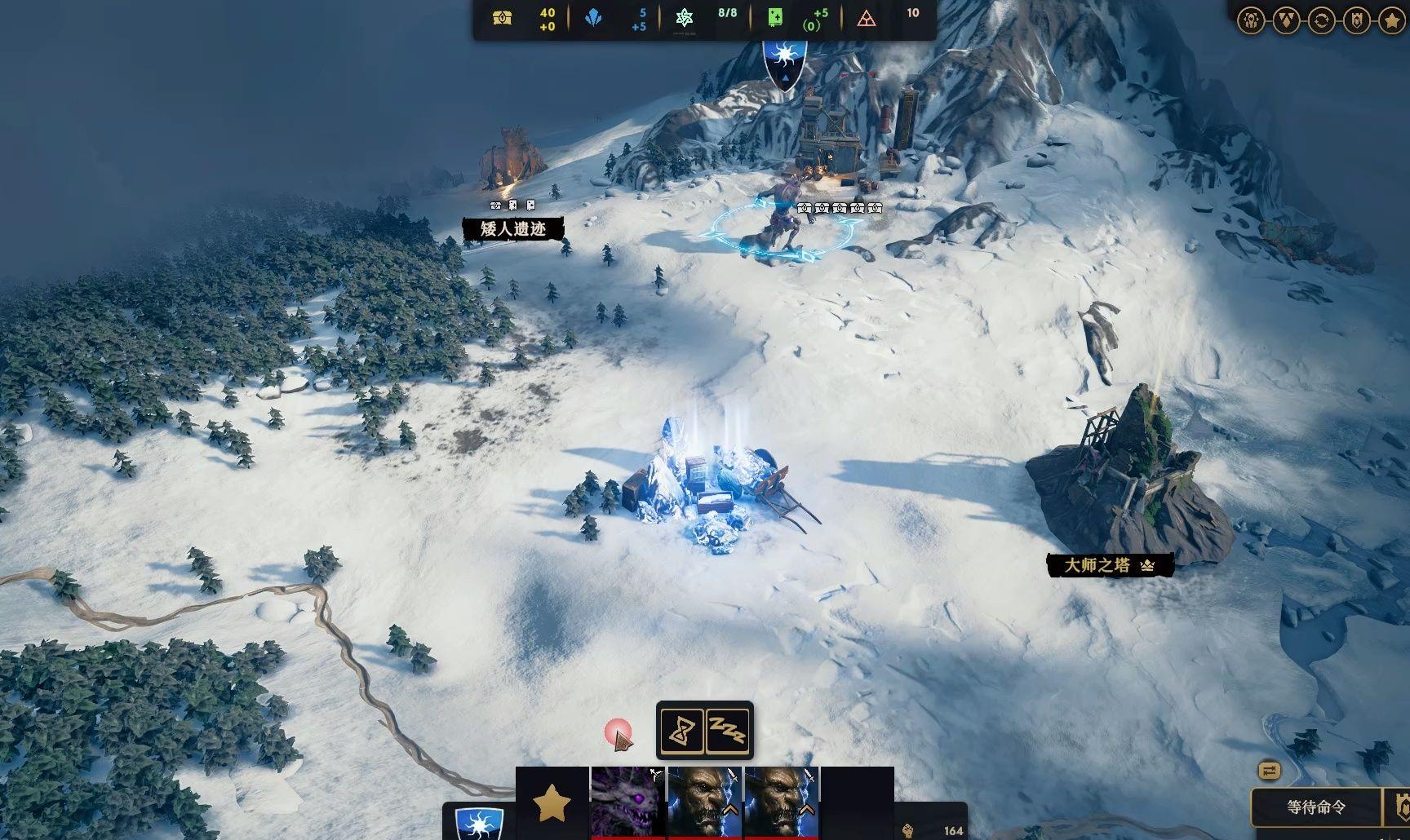Select the purple dragon unit portrait
Viewport: 1410px width, 840px height.
(627, 802)
